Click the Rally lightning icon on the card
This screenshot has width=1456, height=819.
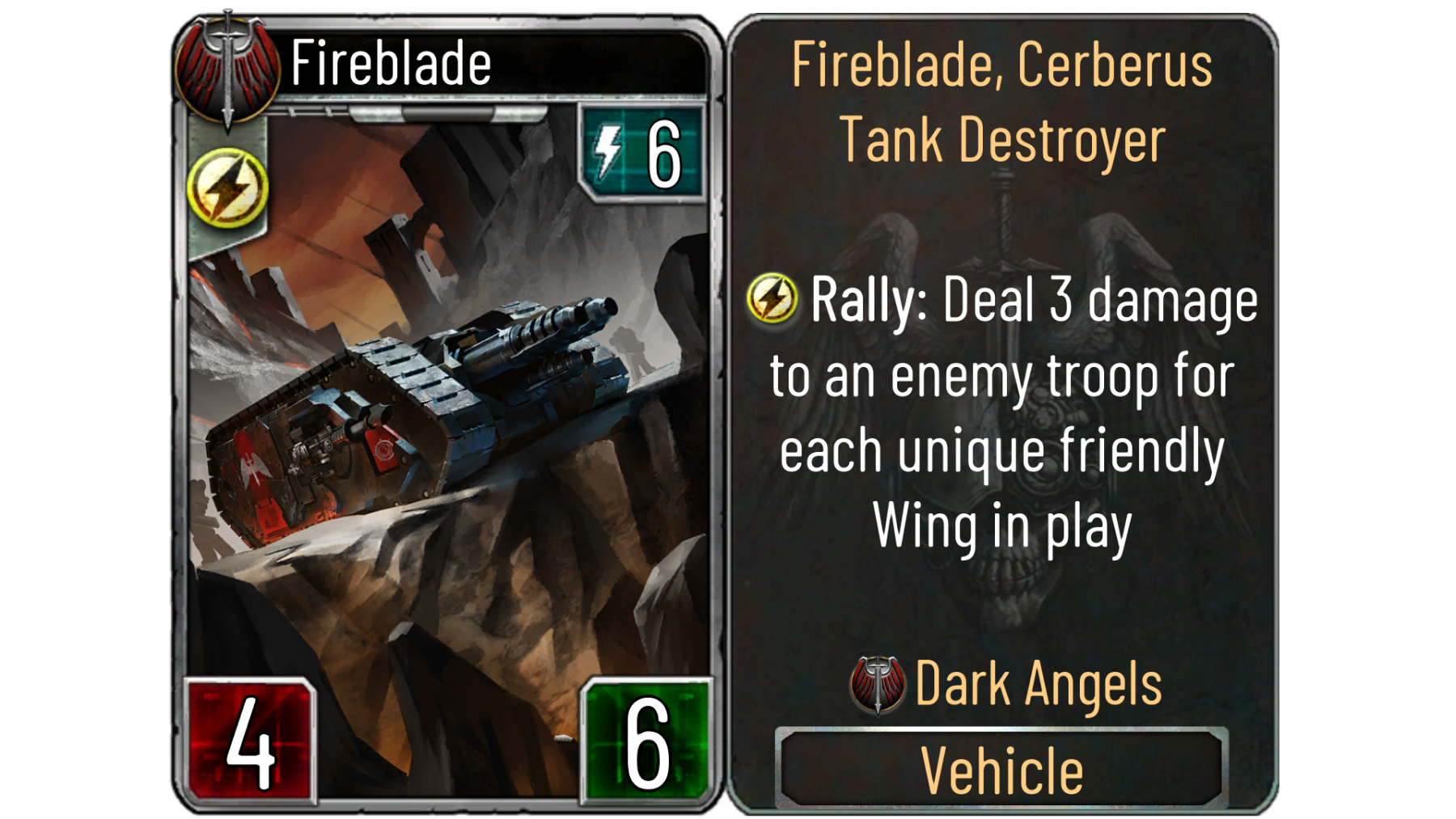[227, 188]
